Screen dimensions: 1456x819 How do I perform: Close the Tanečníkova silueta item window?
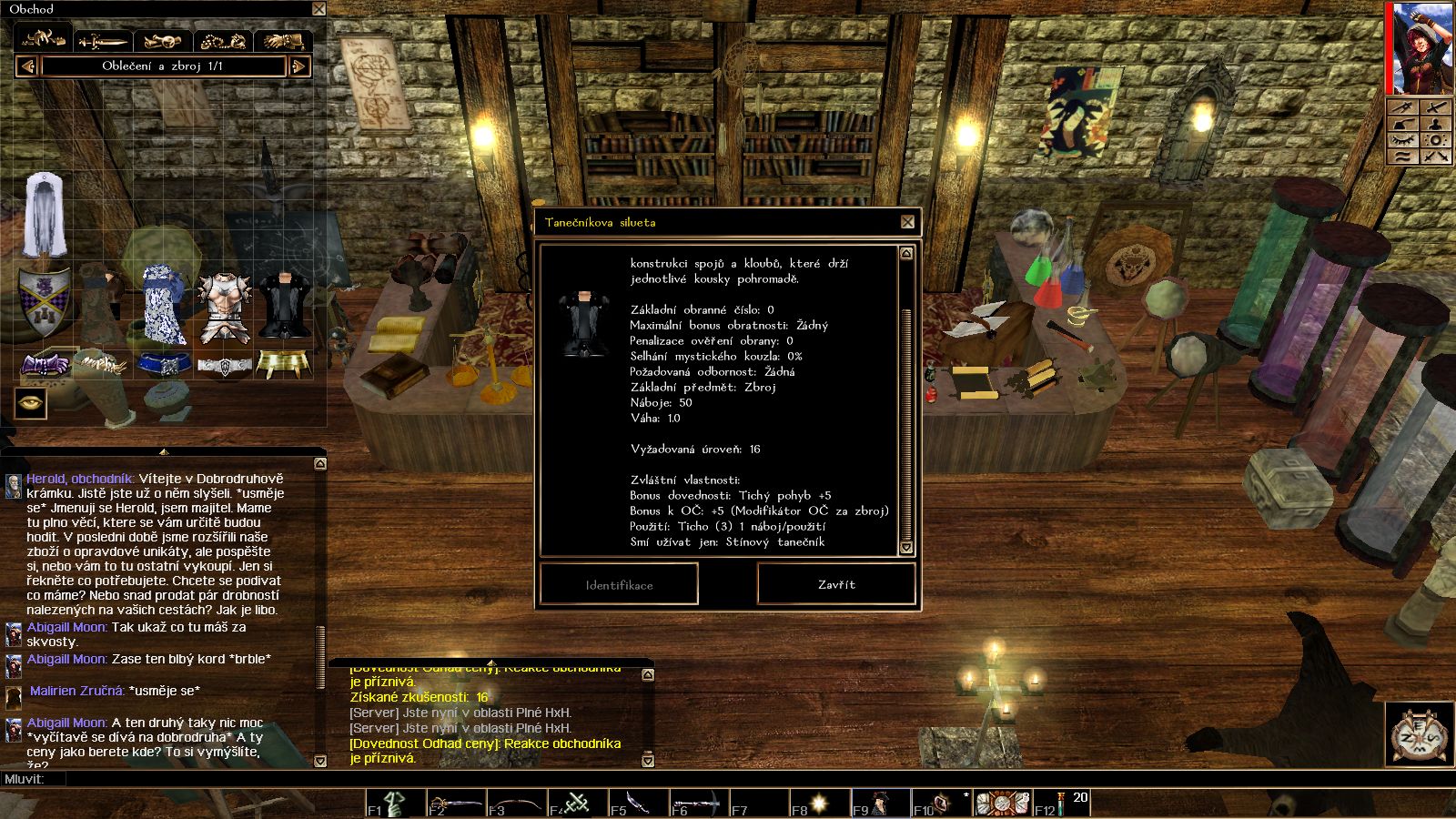(x=907, y=222)
